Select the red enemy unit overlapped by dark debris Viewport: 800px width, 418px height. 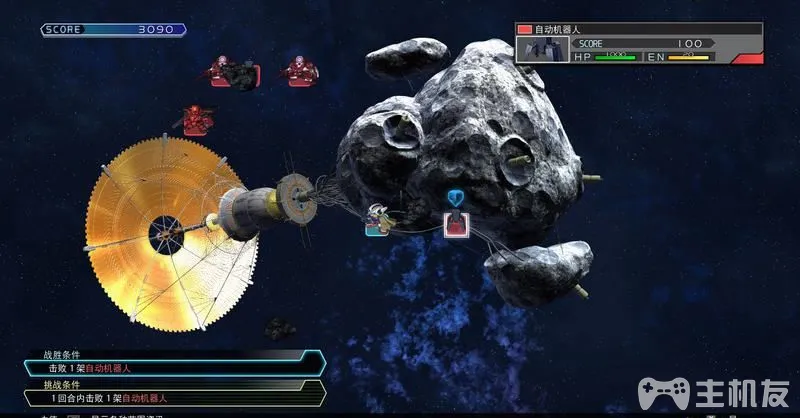[222, 72]
